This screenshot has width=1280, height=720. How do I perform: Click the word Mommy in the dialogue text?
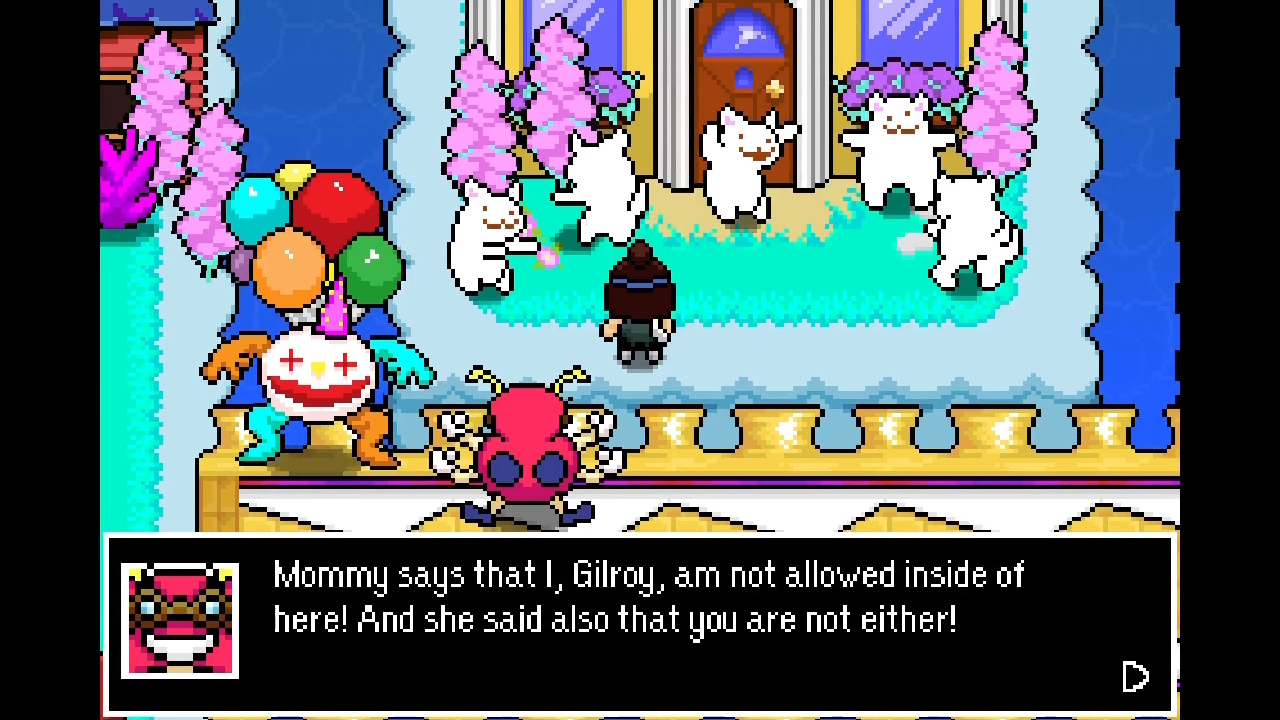coord(330,575)
